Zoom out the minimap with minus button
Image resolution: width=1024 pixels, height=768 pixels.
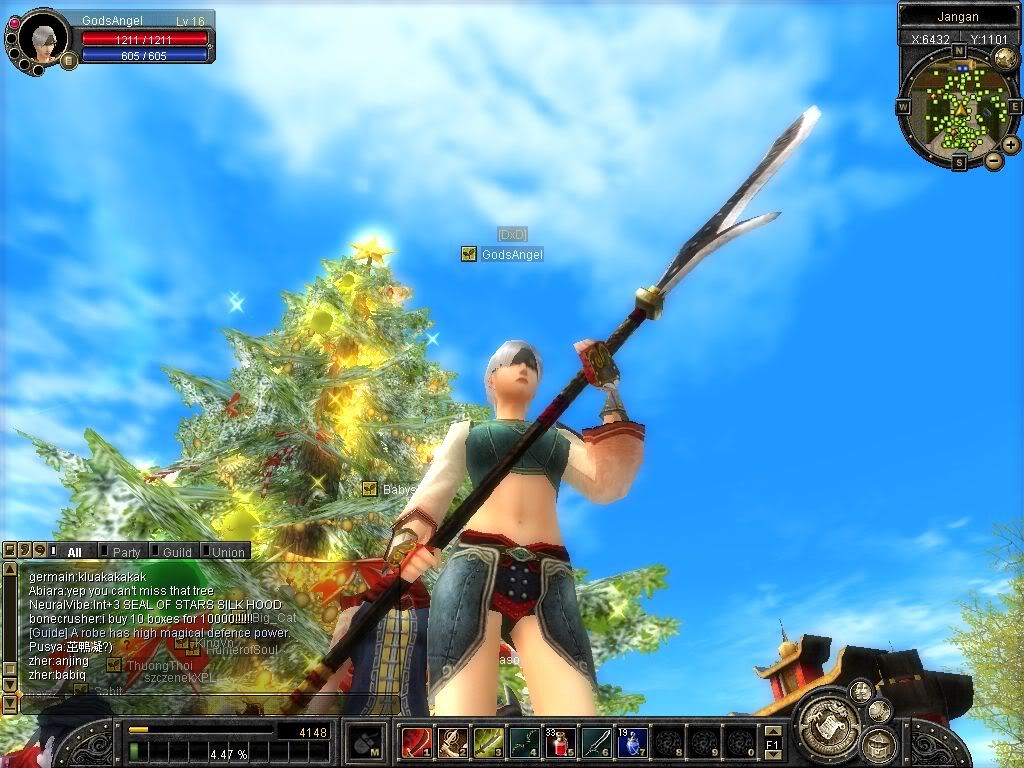pos(994,160)
